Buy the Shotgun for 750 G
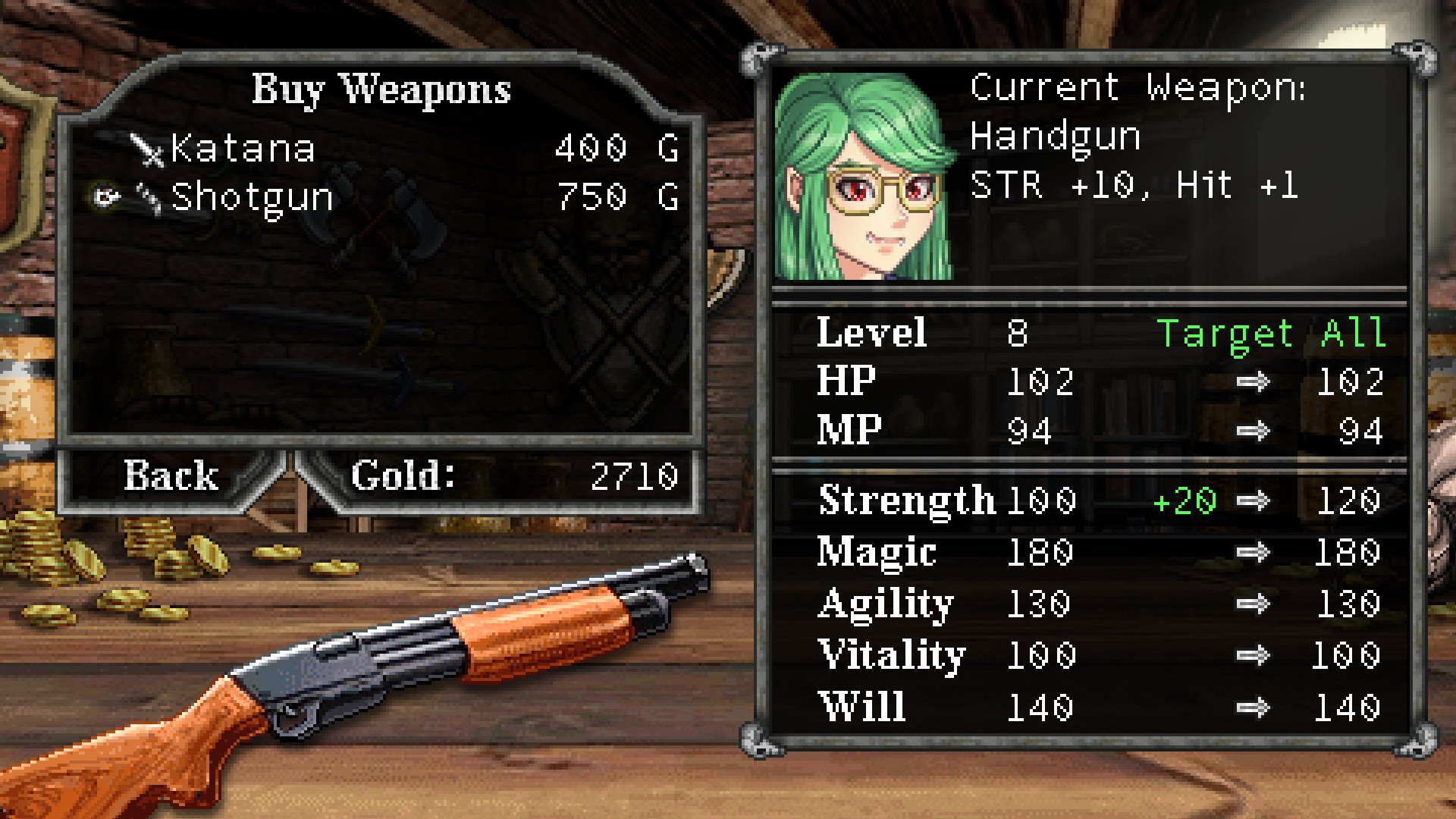Screen dimensions: 1456x819 252,197
